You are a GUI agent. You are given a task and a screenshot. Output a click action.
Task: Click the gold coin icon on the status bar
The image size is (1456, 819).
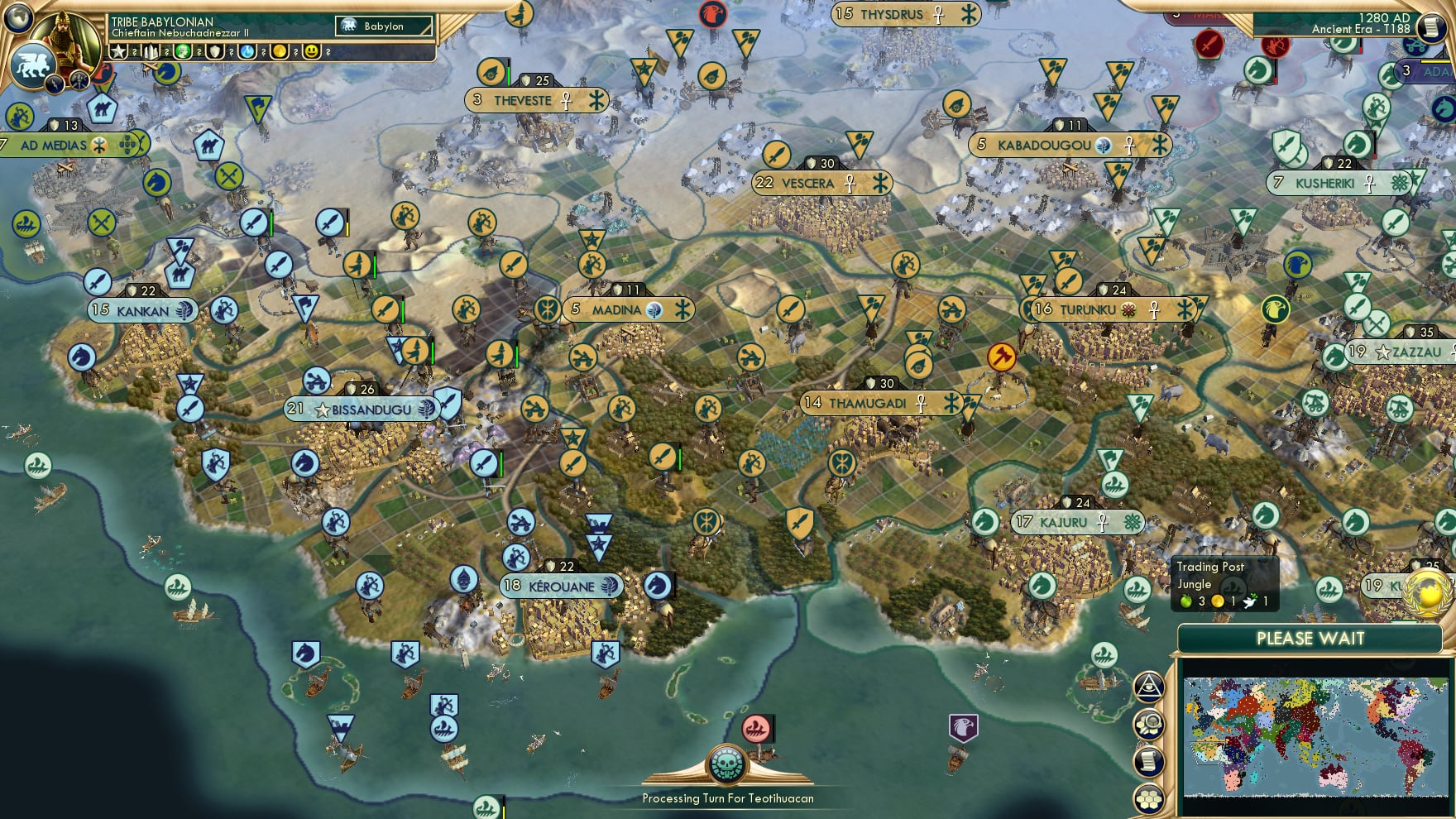(x=280, y=51)
